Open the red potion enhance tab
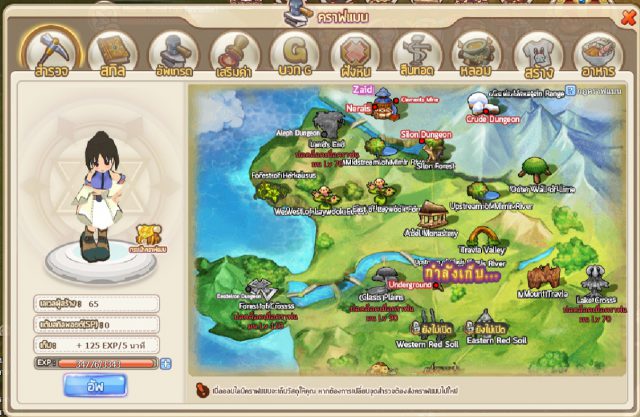 (234, 53)
